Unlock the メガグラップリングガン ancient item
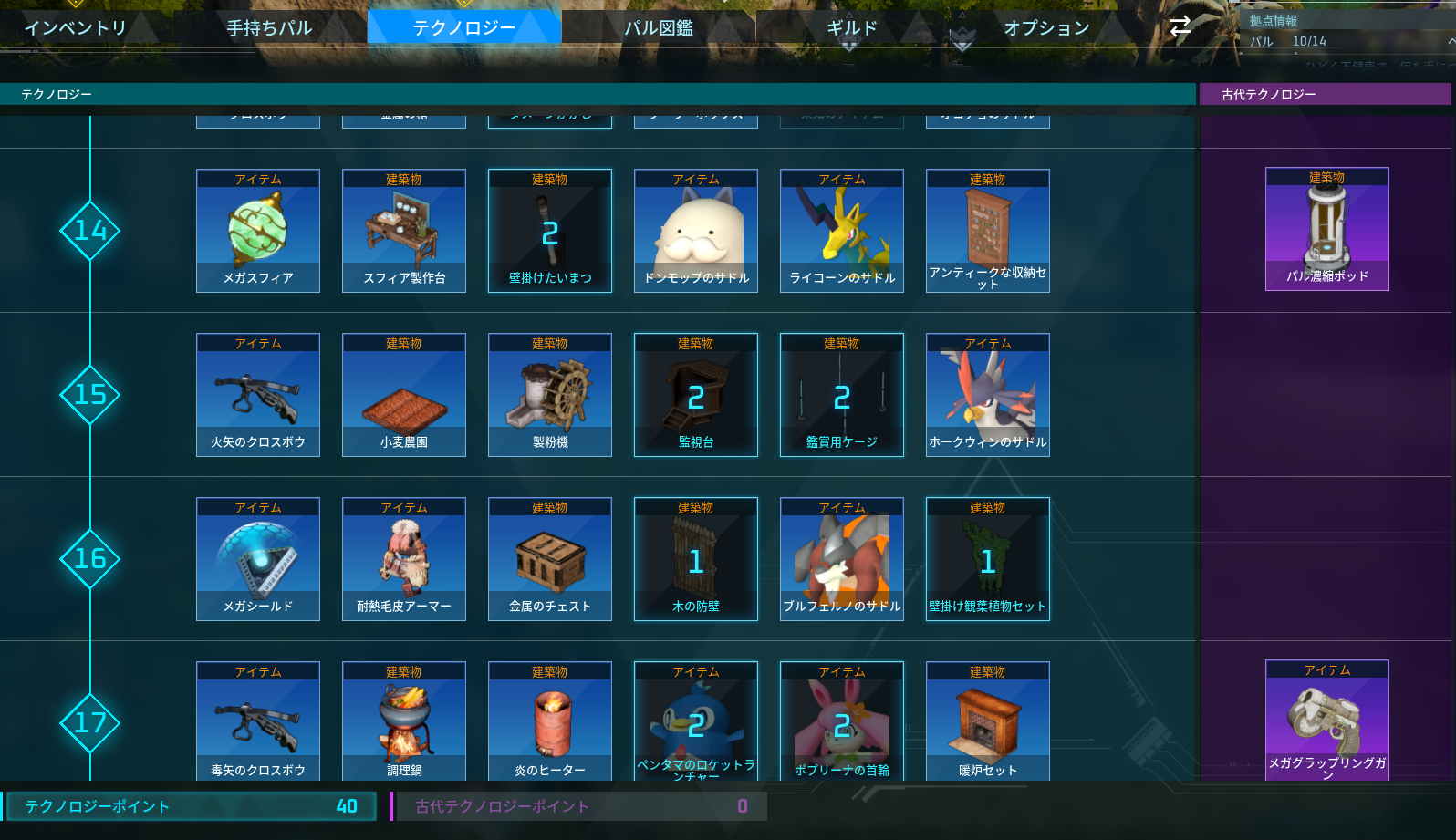Viewport: 1456px width, 840px height. coord(1326,721)
